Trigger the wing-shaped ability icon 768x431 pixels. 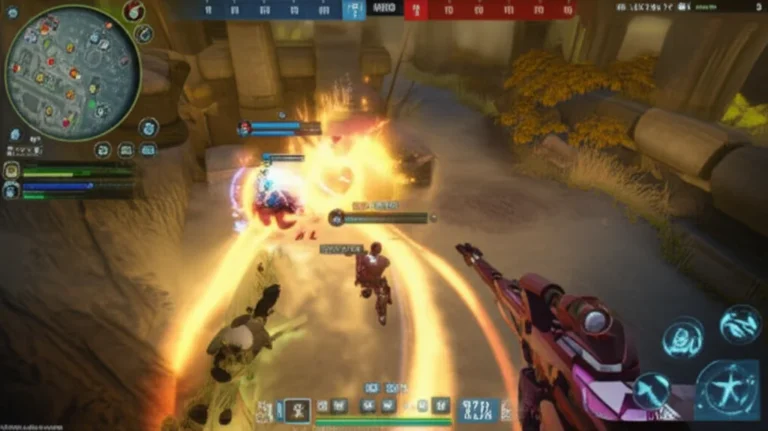740,324
